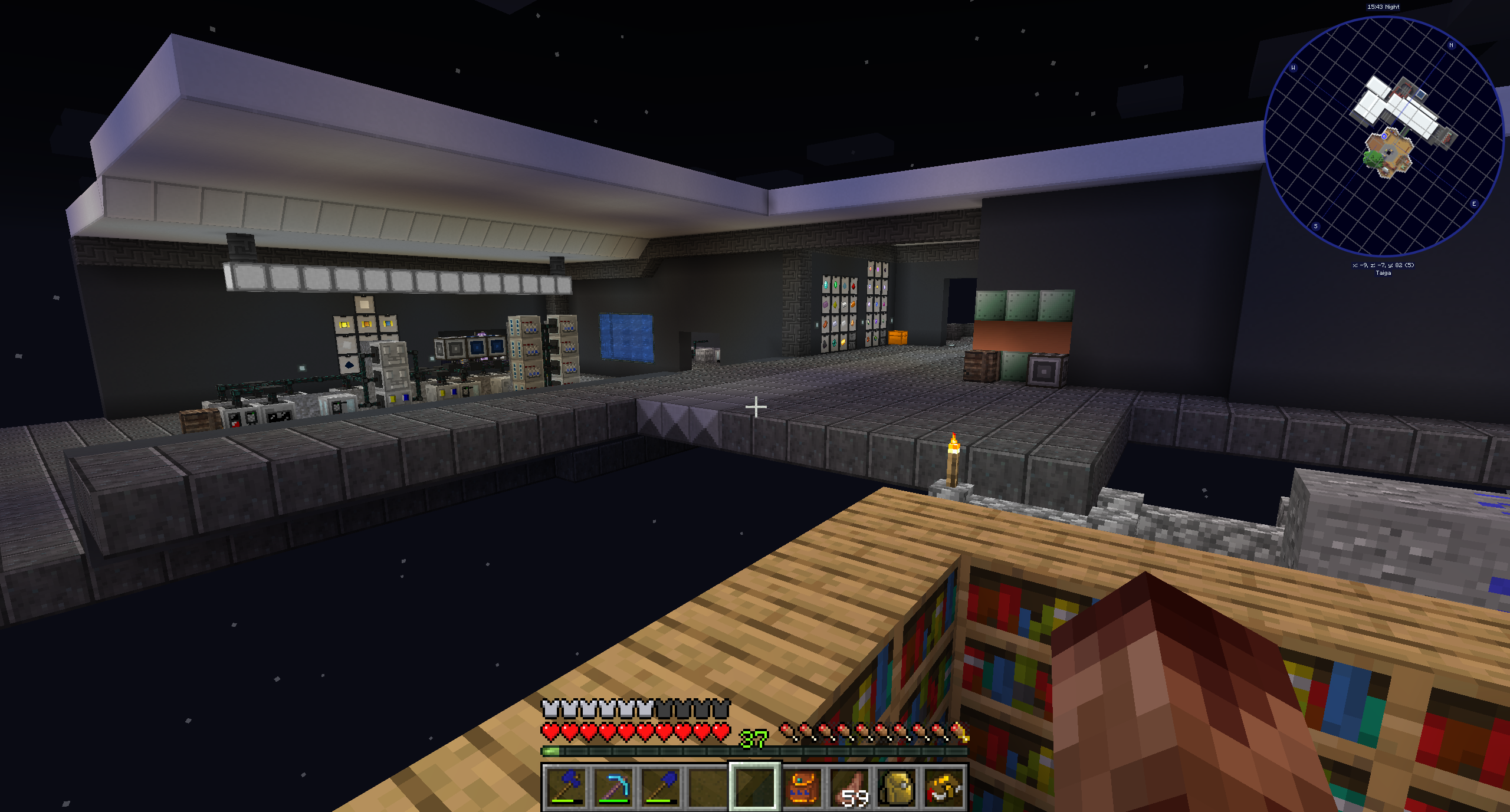Select the cyan pickaxe hotbar slot
The height and width of the screenshot is (812, 1510).
pos(613,787)
